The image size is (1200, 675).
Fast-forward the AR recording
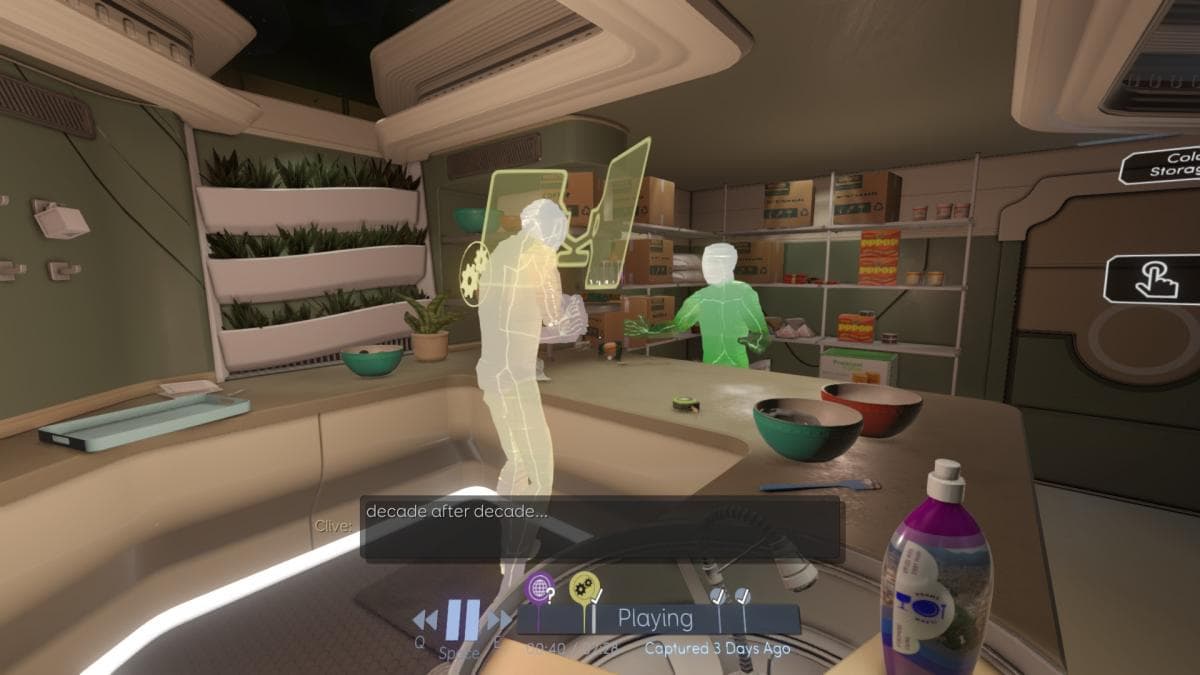(x=499, y=621)
